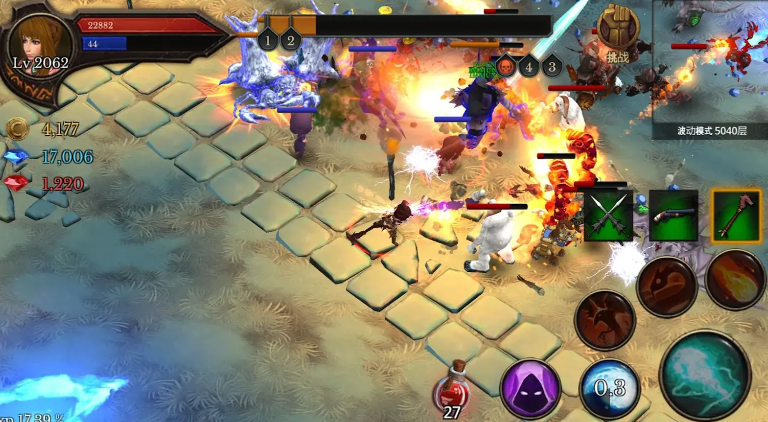Select the skull wave marker
Viewport: 768px width, 422px height.
point(505,67)
